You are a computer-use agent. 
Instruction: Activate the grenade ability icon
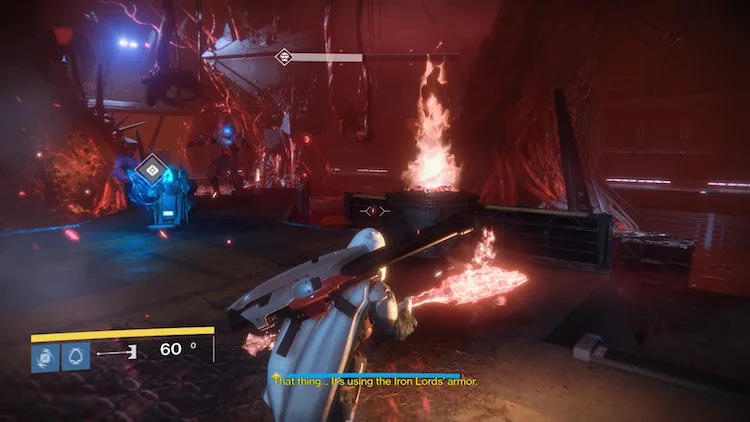(46, 356)
